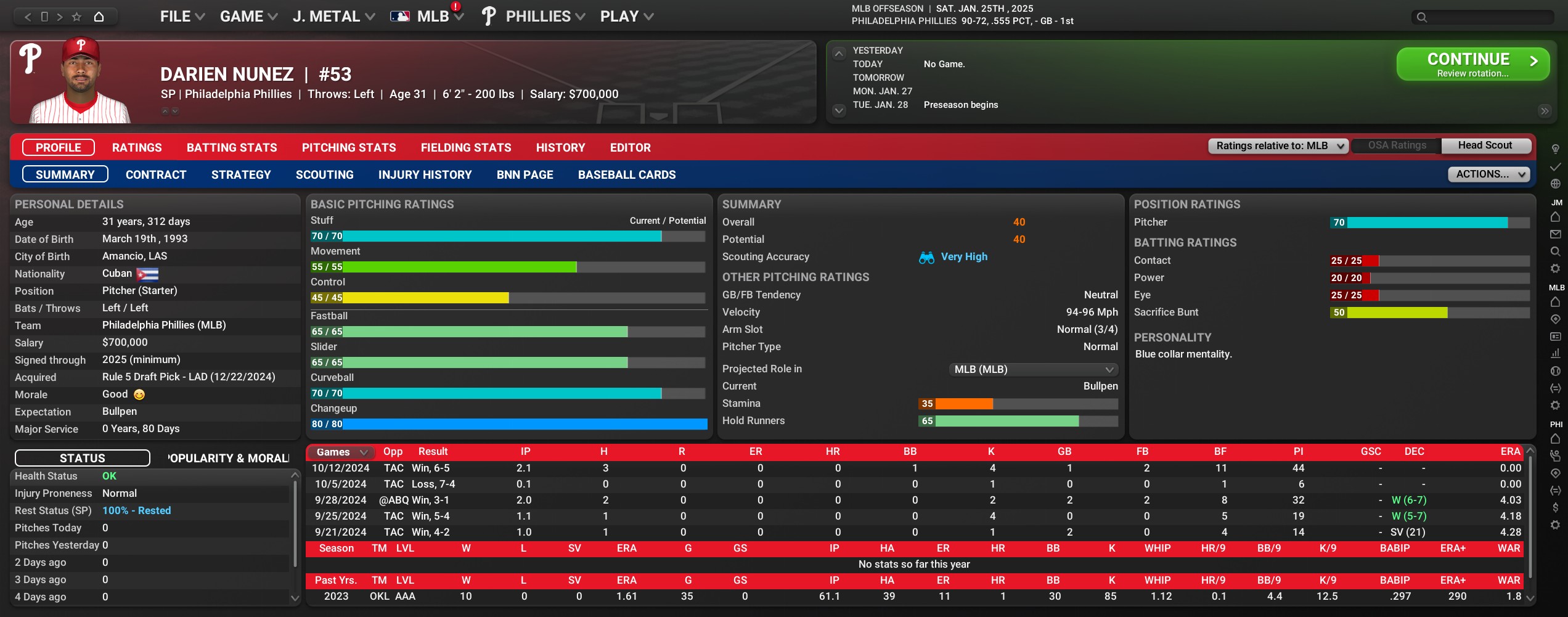The height and width of the screenshot is (617, 1568).
Task: Open the player Editor tab
Action: pos(630,148)
